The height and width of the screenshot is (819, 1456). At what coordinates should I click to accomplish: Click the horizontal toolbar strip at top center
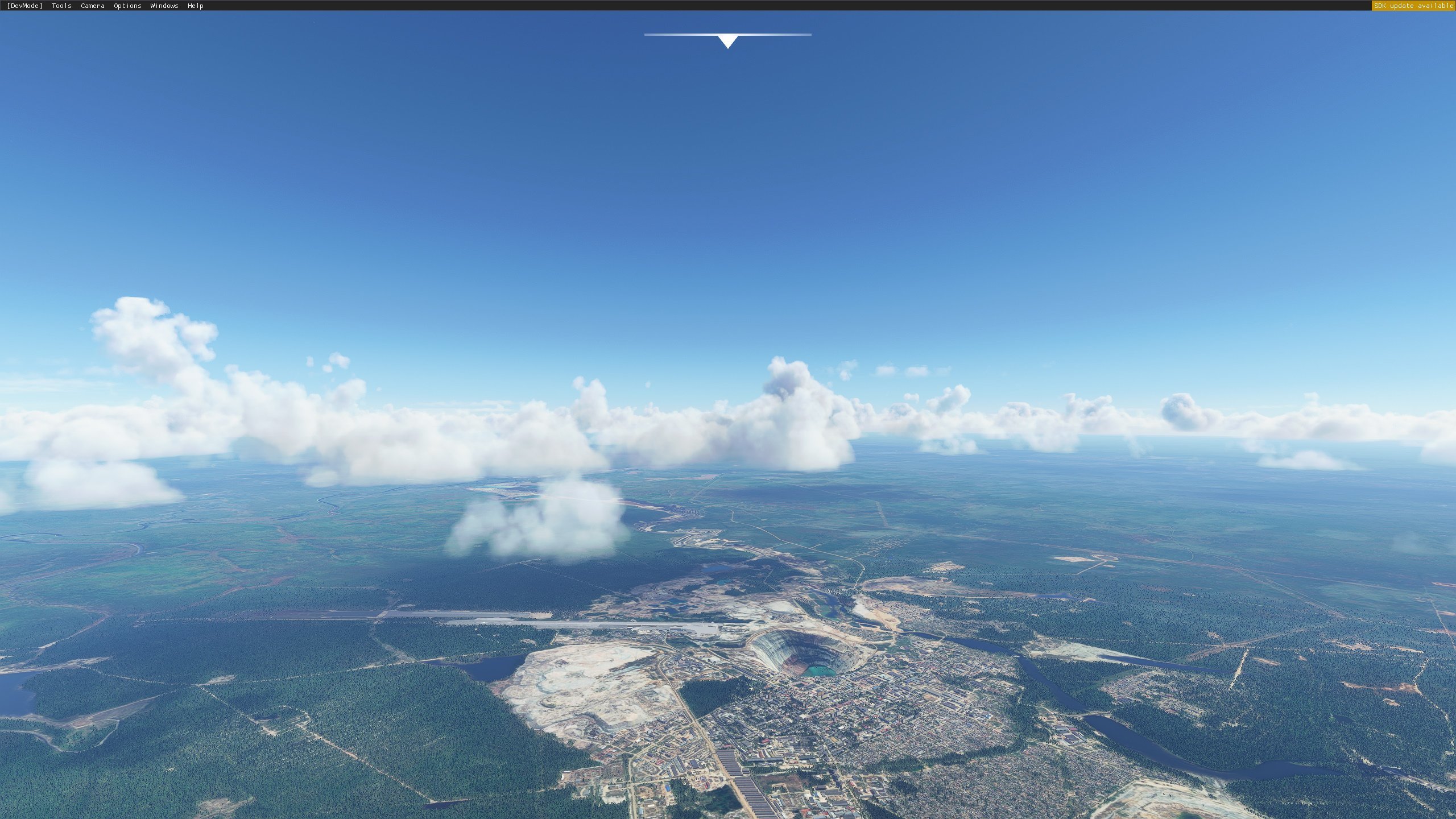point(727,35)
